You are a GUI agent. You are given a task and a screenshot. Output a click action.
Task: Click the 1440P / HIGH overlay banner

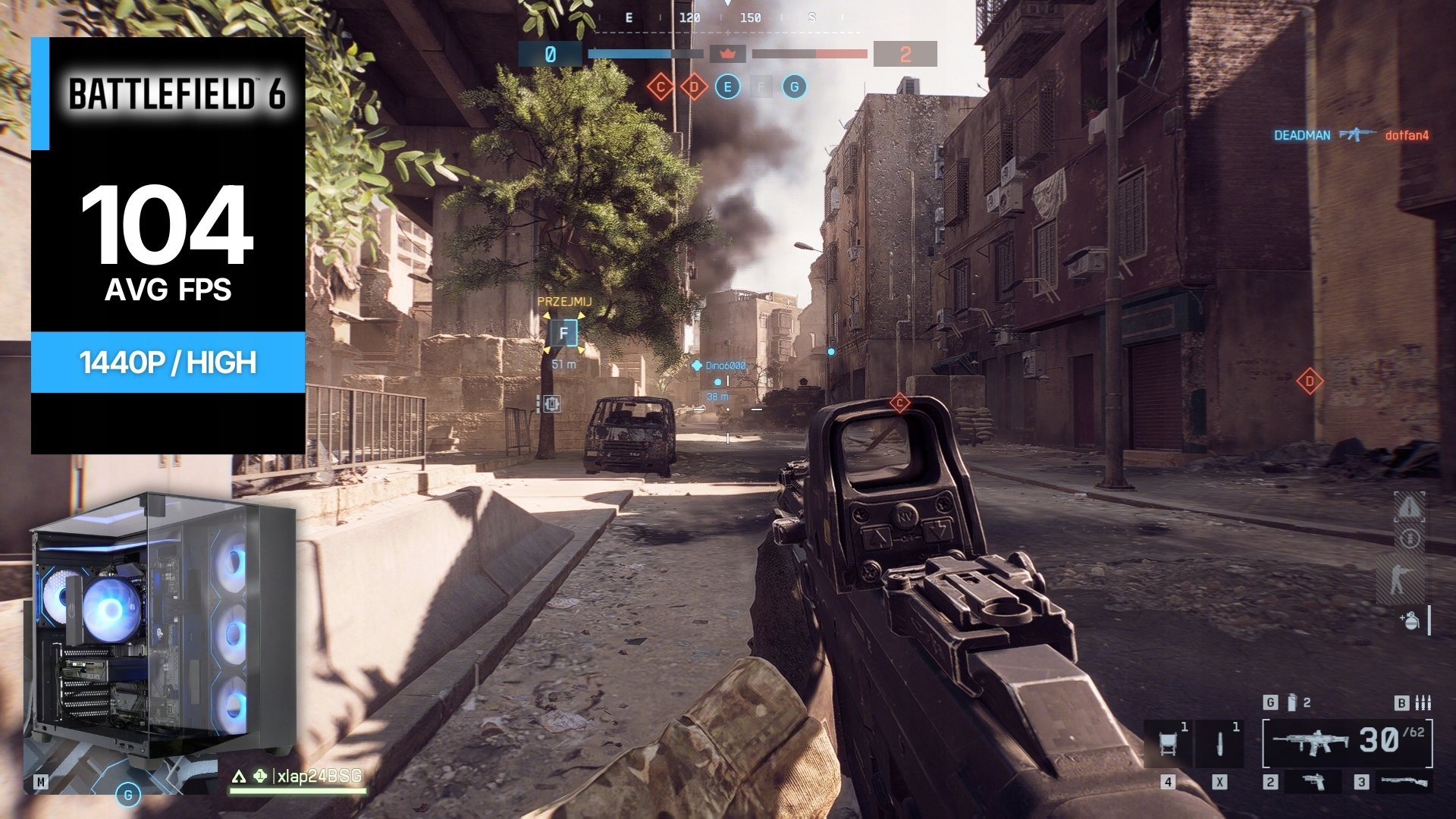click(x=168, y=362)
